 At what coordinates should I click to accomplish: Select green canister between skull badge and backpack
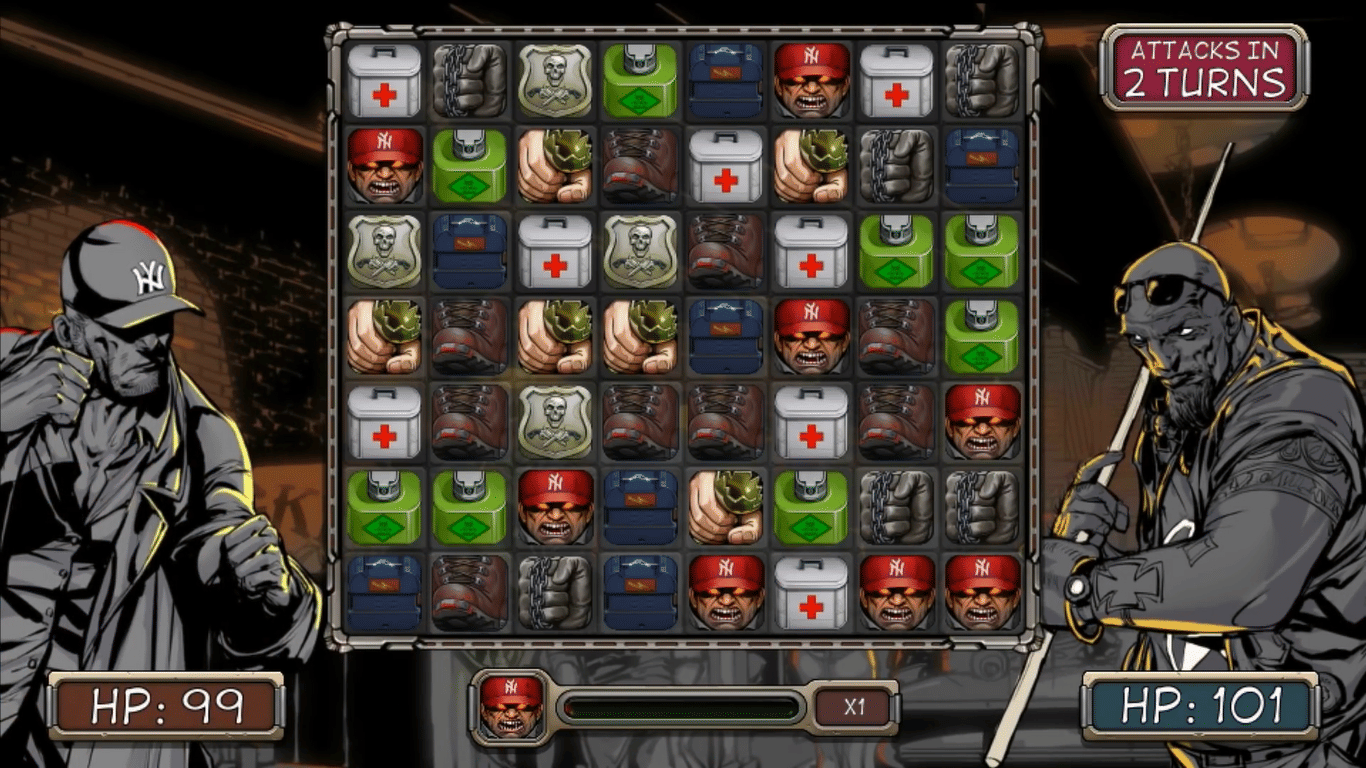[641, 79]
